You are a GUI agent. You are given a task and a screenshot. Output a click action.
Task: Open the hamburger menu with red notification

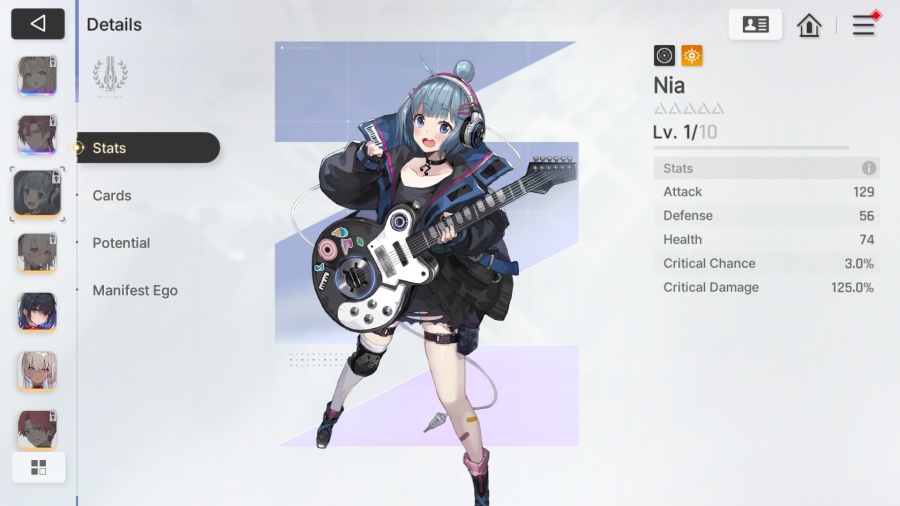point(864,25)
